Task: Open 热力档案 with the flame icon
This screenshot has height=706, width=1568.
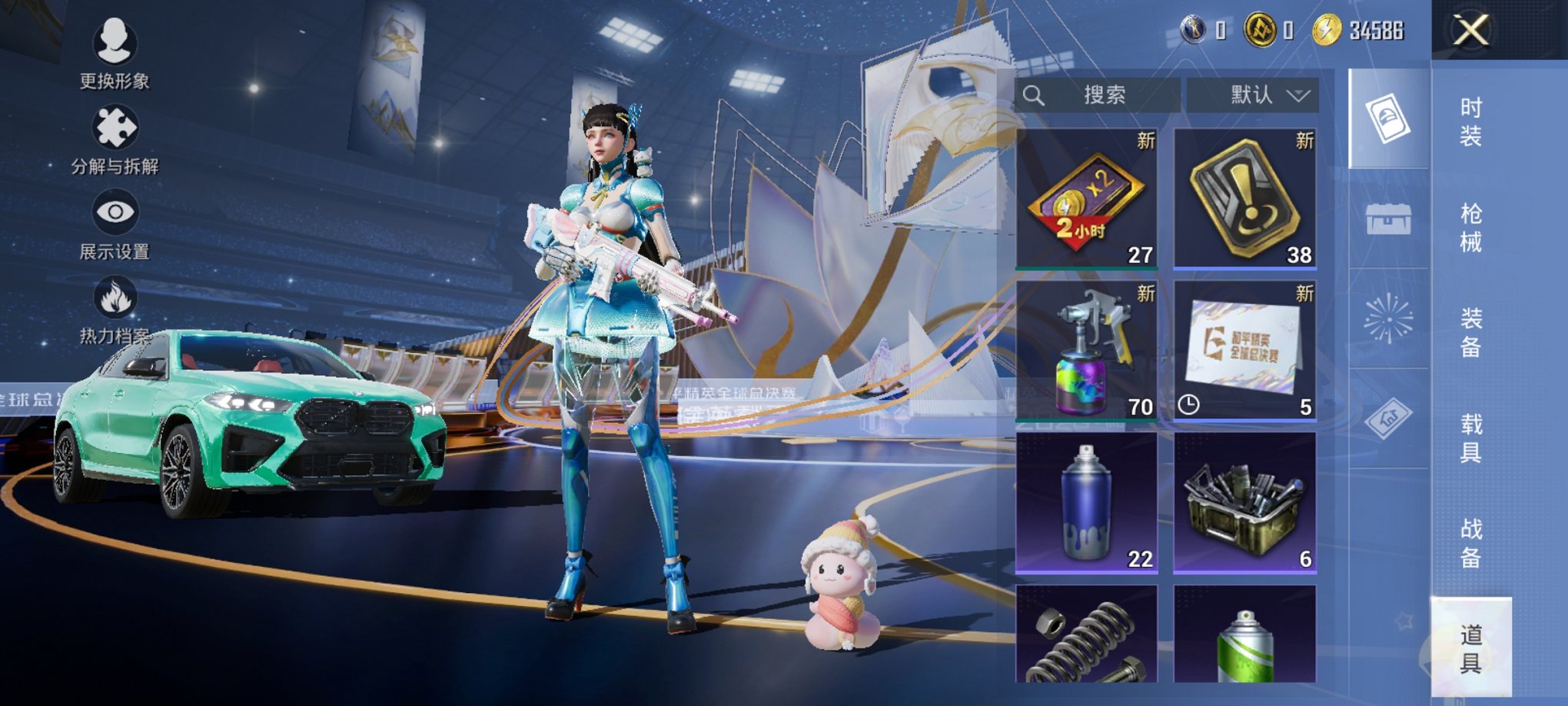Action: 114,294
